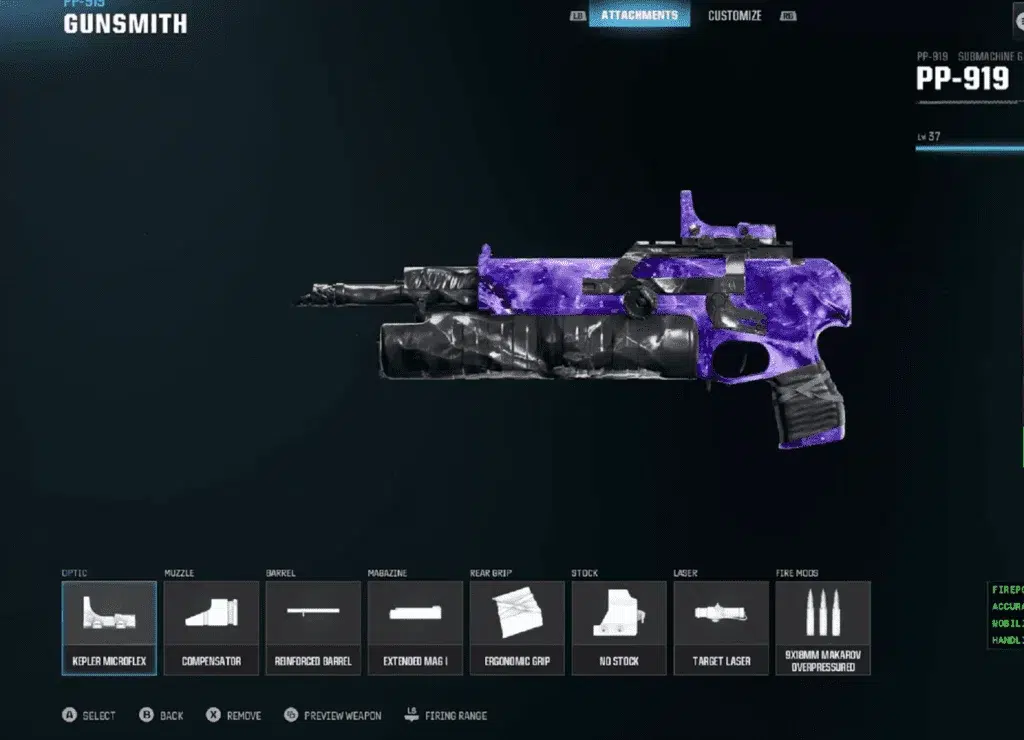This screenshot has width=1024, height=740.
Task: Select the Kepler Microflex optic slot
Action: [x=109, y=627]
